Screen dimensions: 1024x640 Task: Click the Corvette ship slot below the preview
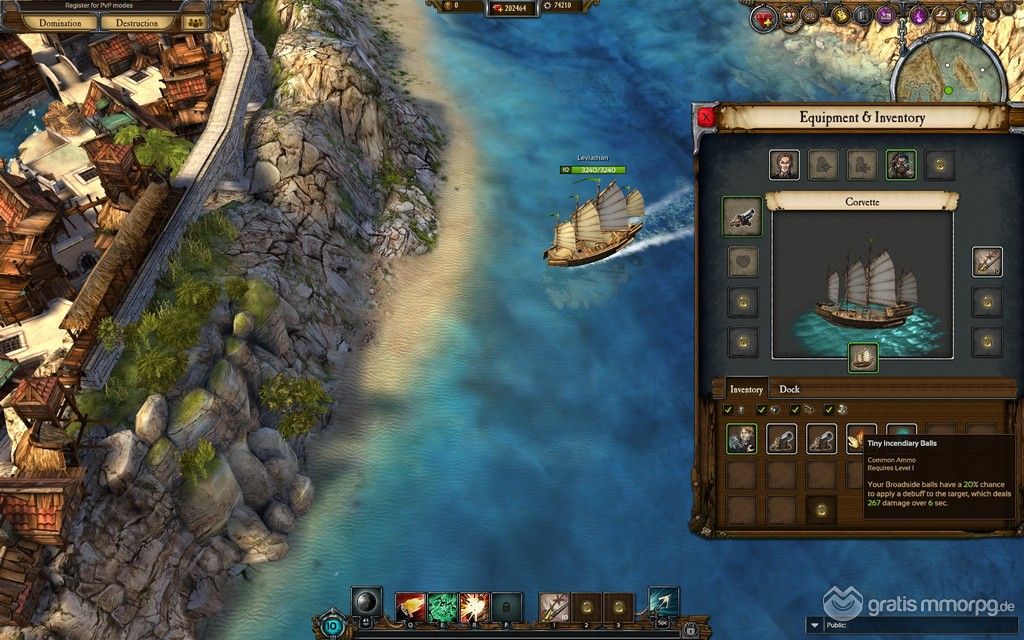(x=862, y=357)
